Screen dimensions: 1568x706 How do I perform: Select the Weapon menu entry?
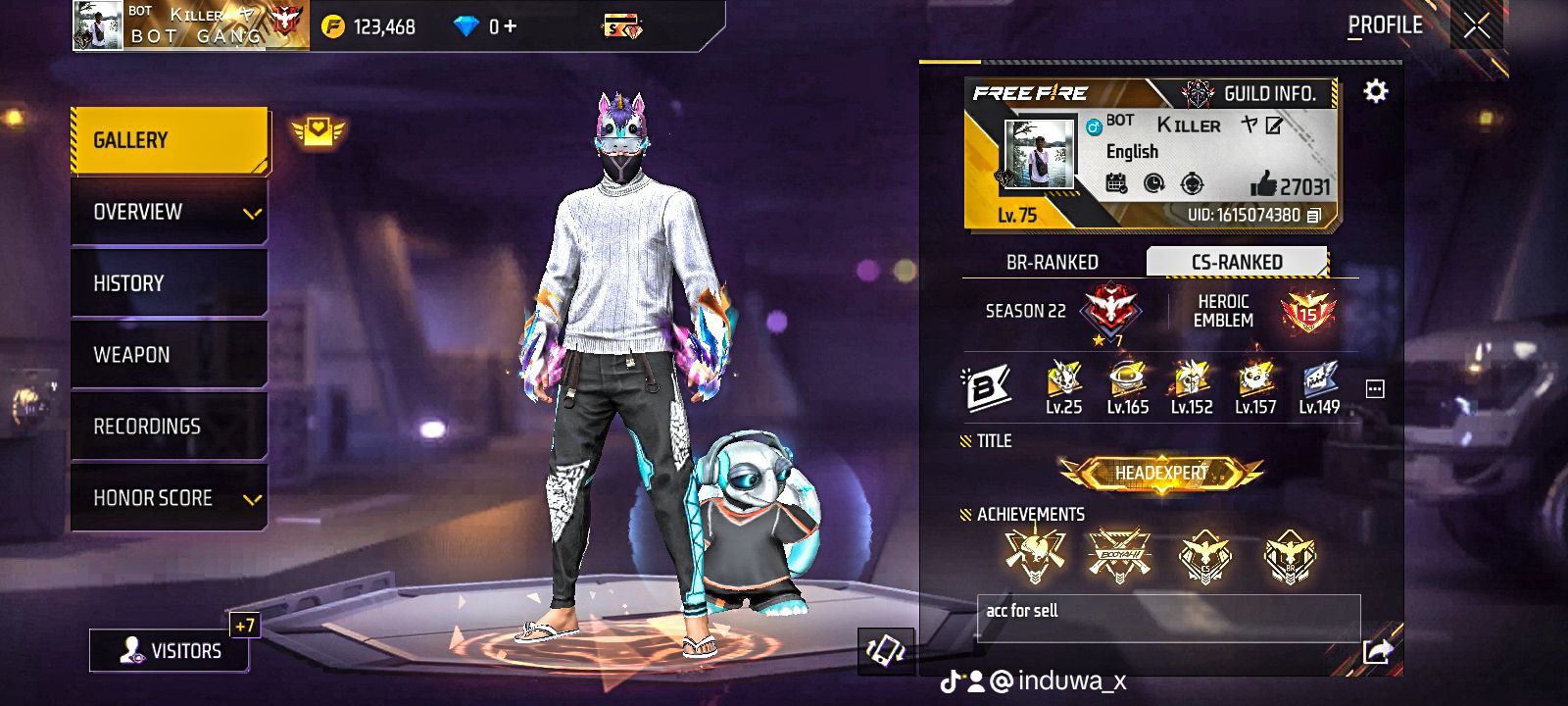169,355
